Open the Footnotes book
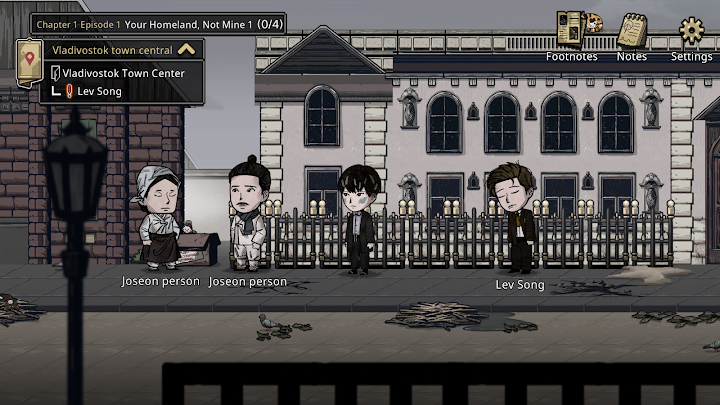The image size is (720, 405). point(571,30)
